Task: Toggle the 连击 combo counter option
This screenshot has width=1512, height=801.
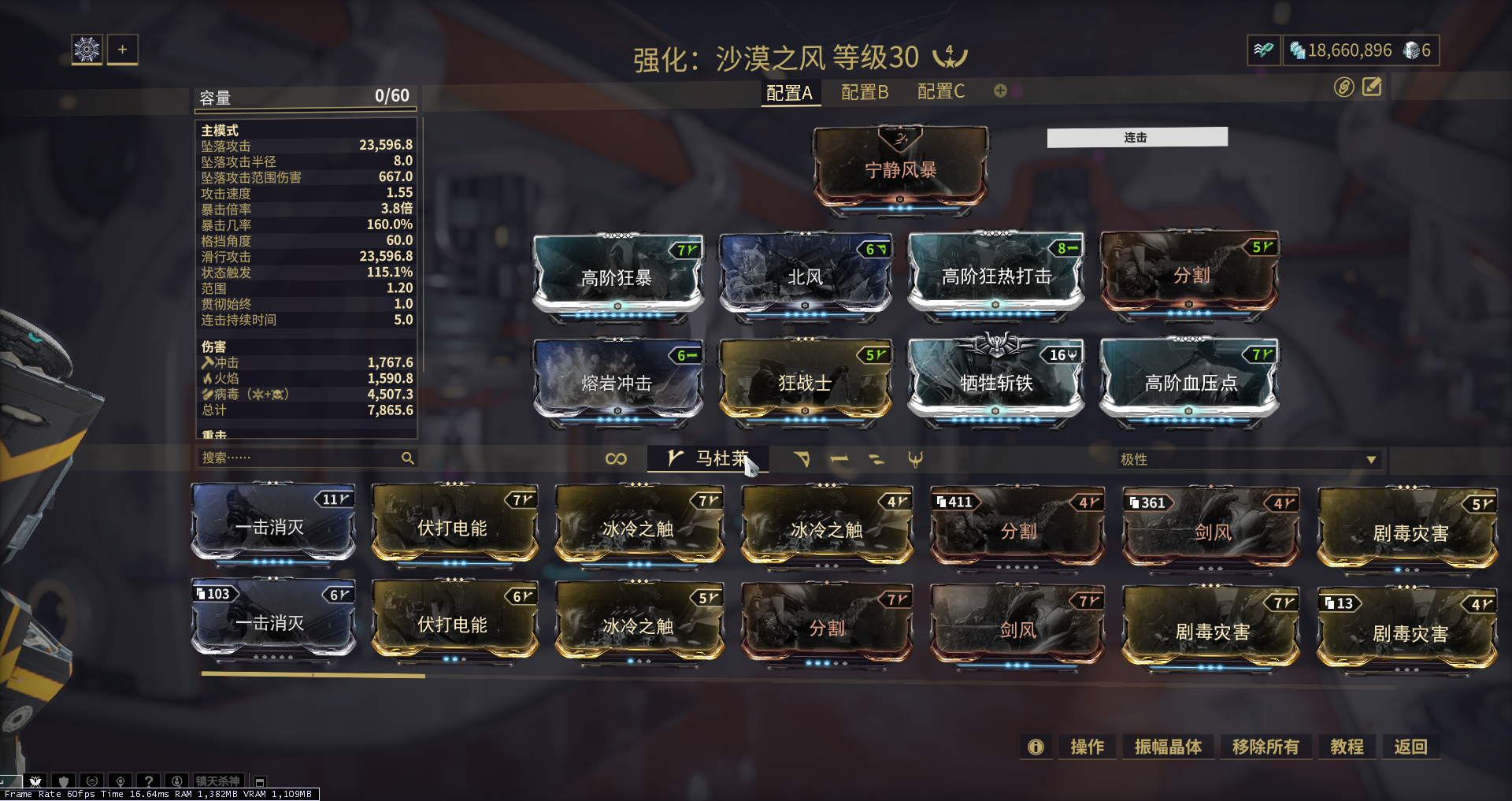Action: point(1136,136)
